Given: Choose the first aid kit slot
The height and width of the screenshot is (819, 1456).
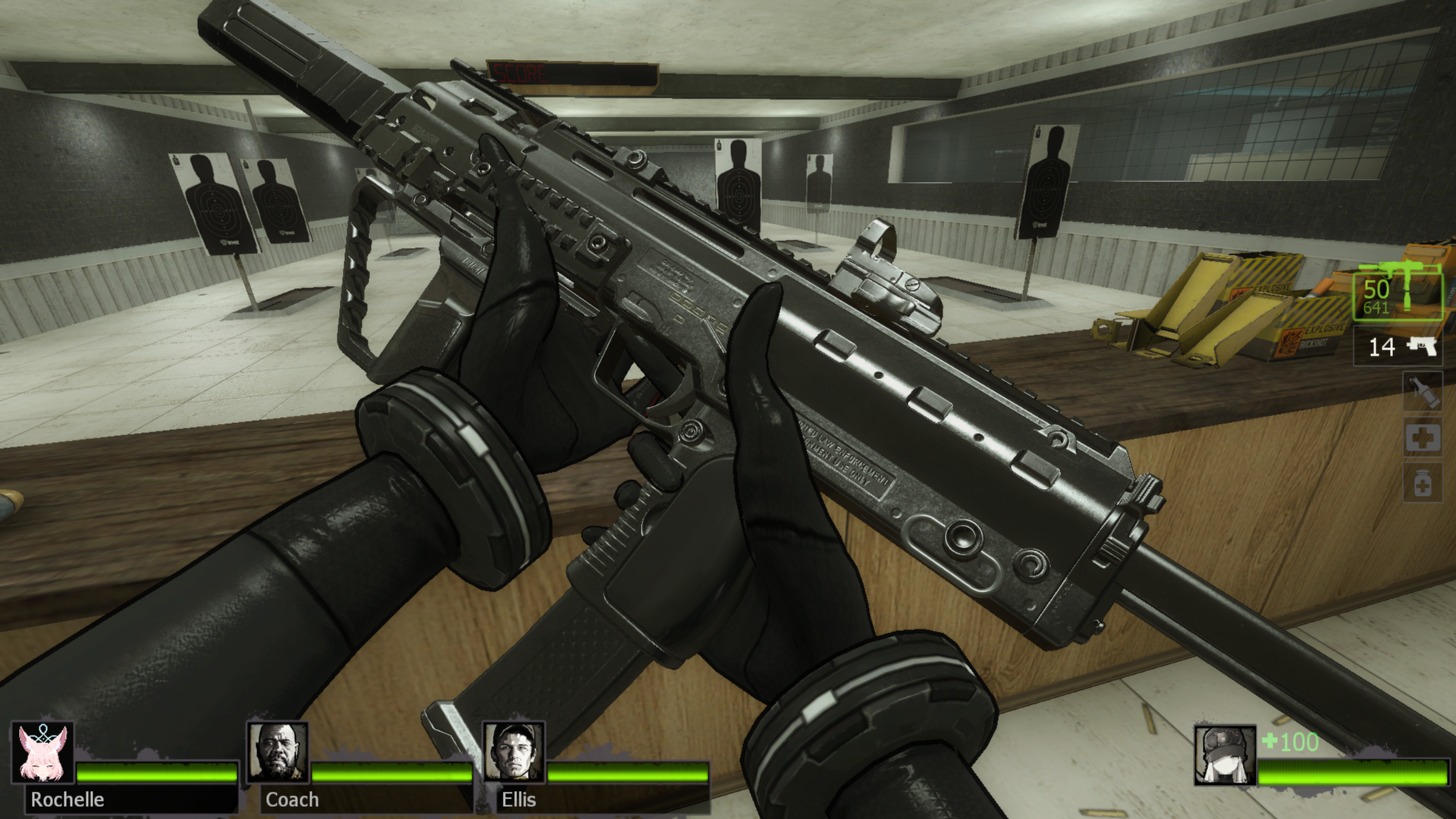Looking at the screenshot, I should coord(1422,438).
